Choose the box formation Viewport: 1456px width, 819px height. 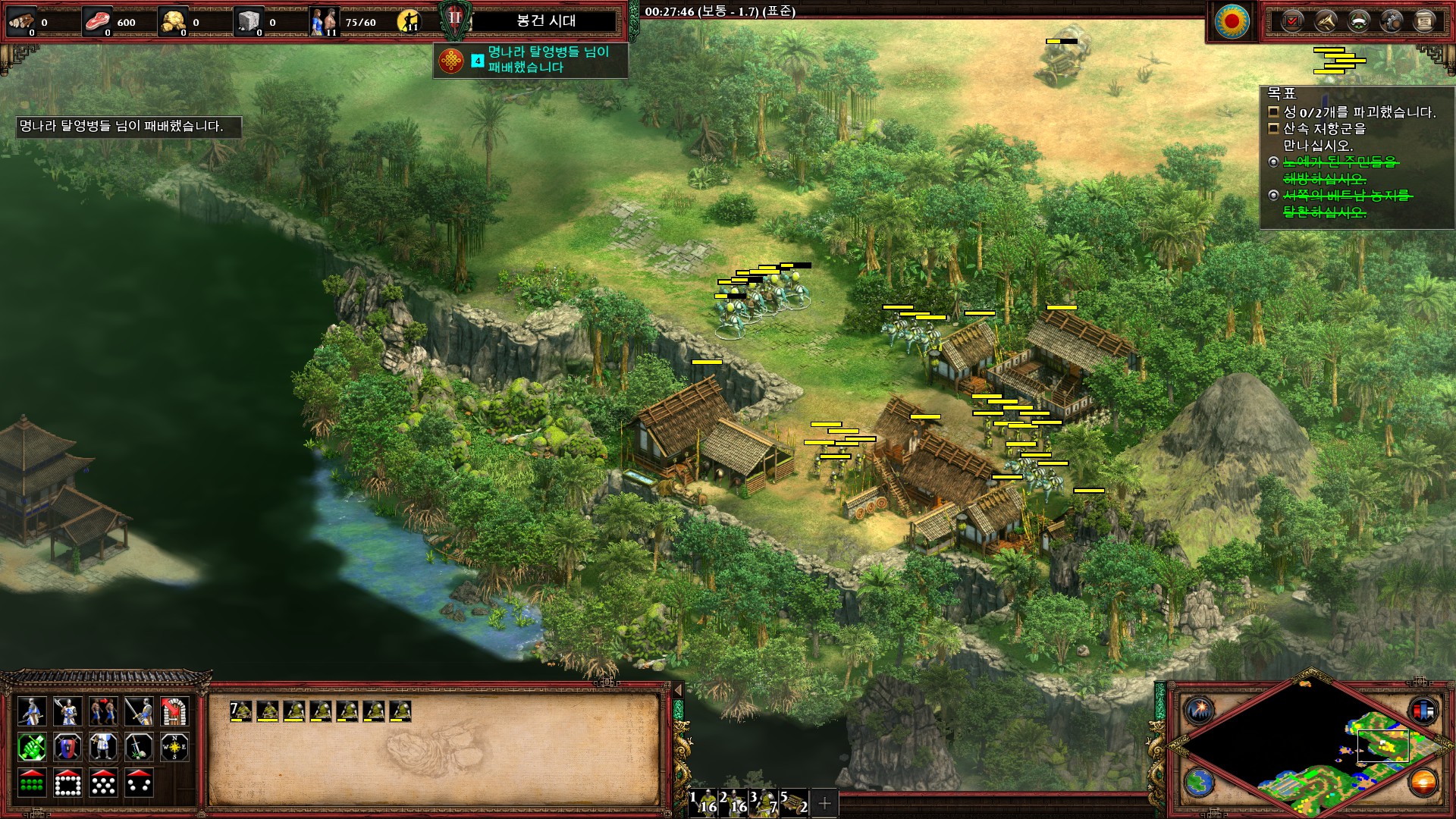point(67,783)
